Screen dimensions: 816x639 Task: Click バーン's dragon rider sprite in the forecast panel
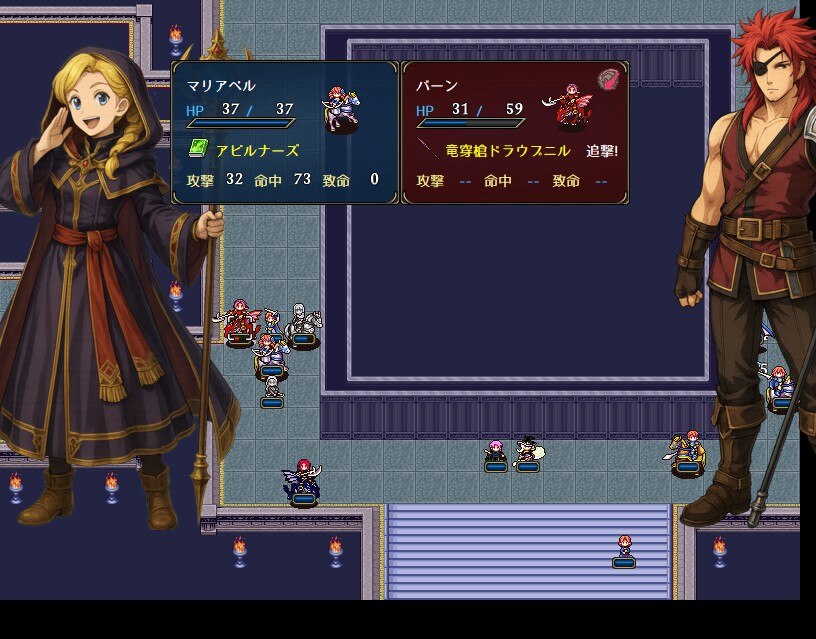click(569, 107)
